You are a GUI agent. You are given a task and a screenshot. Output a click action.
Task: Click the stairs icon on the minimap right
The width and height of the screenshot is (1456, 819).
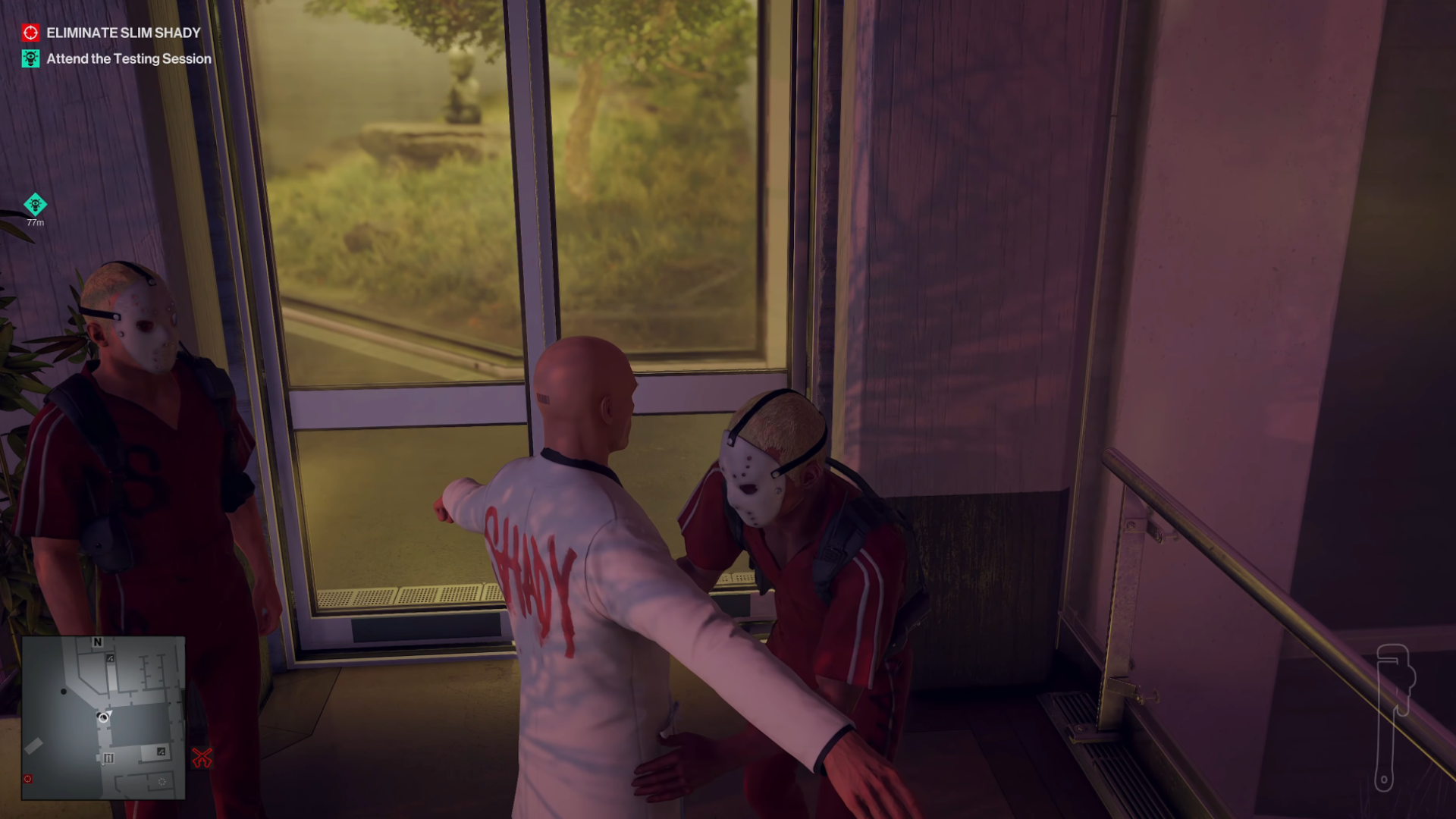tap(161, 752)
